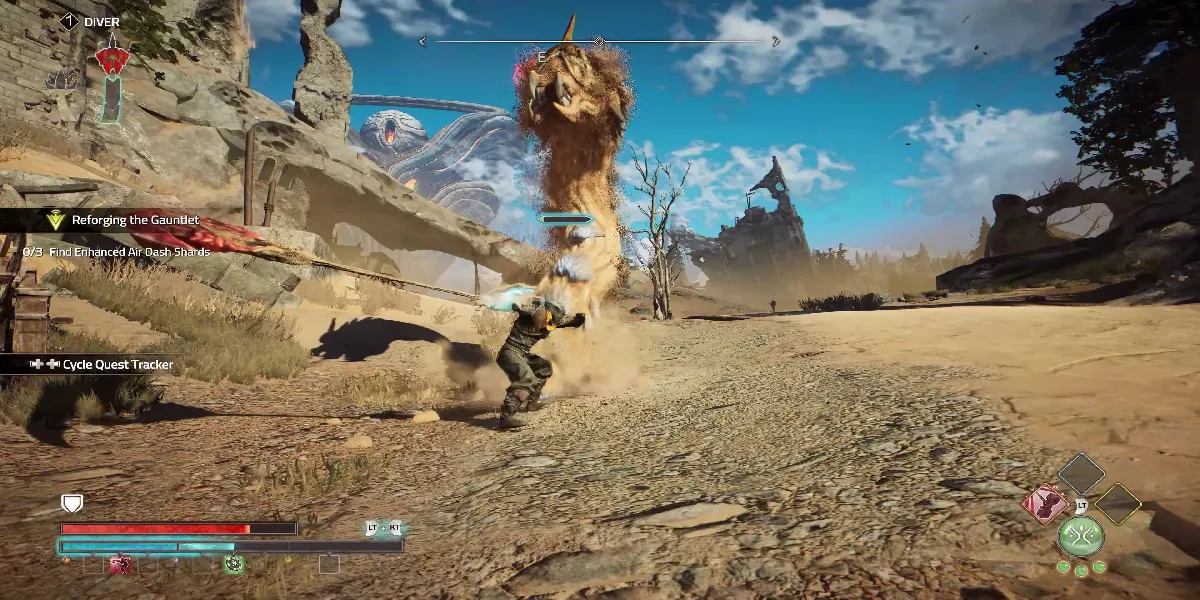Select the red spear ability diamond

(x=1044, y=504)
